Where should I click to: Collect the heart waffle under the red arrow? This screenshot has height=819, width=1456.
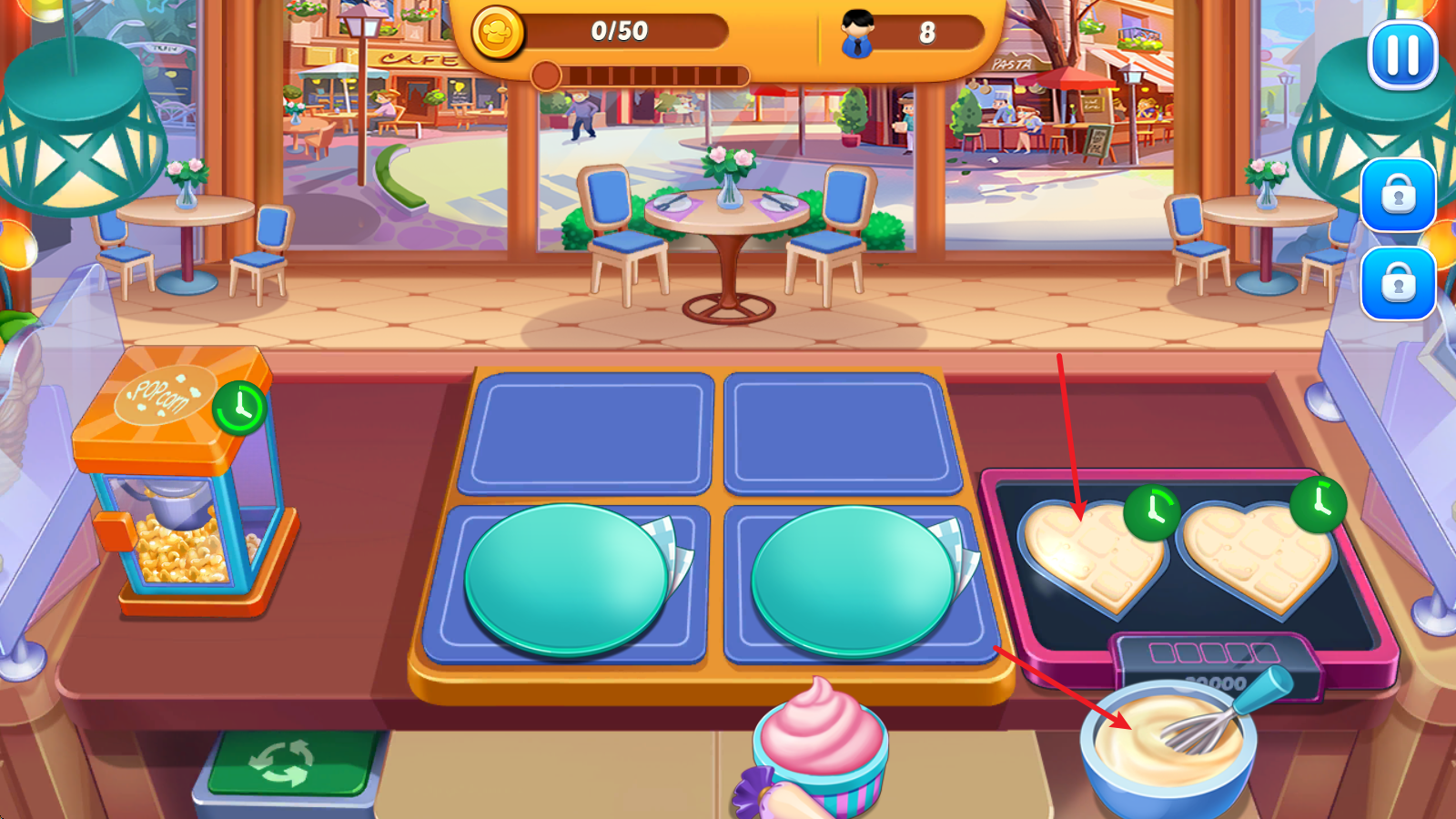(1091, 557)
